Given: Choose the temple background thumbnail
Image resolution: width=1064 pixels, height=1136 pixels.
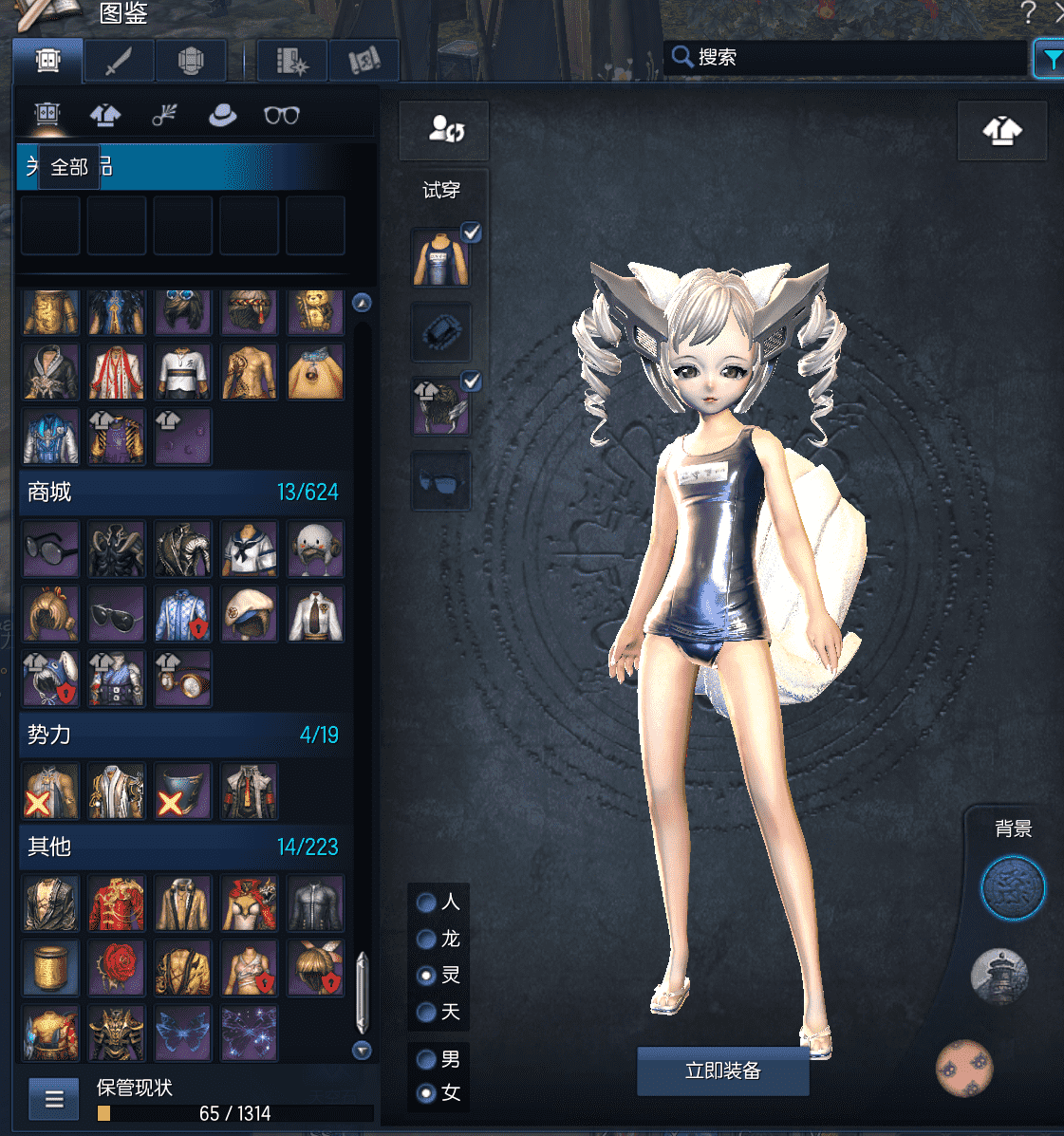Looking at the screenshot, I should click(999, 975).
